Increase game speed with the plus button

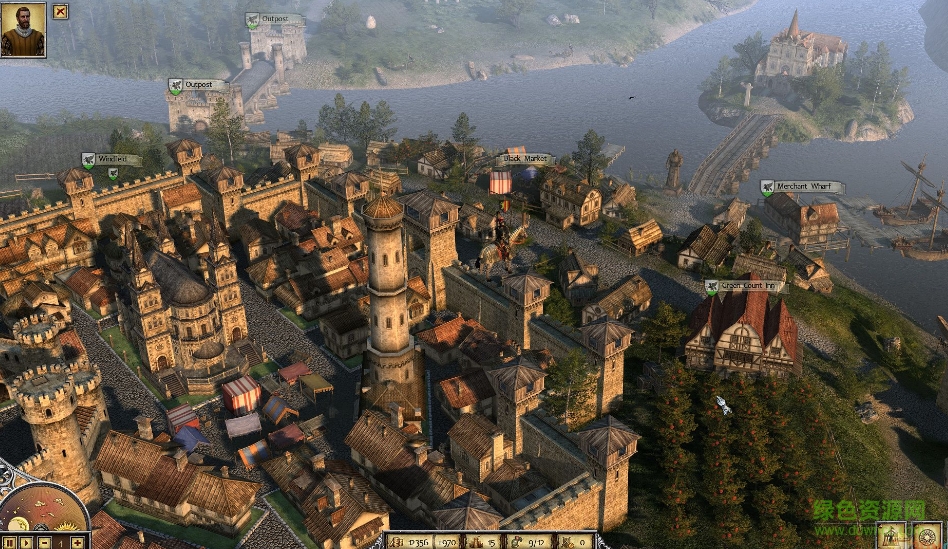pyautogui.click(x=78, y=542)
